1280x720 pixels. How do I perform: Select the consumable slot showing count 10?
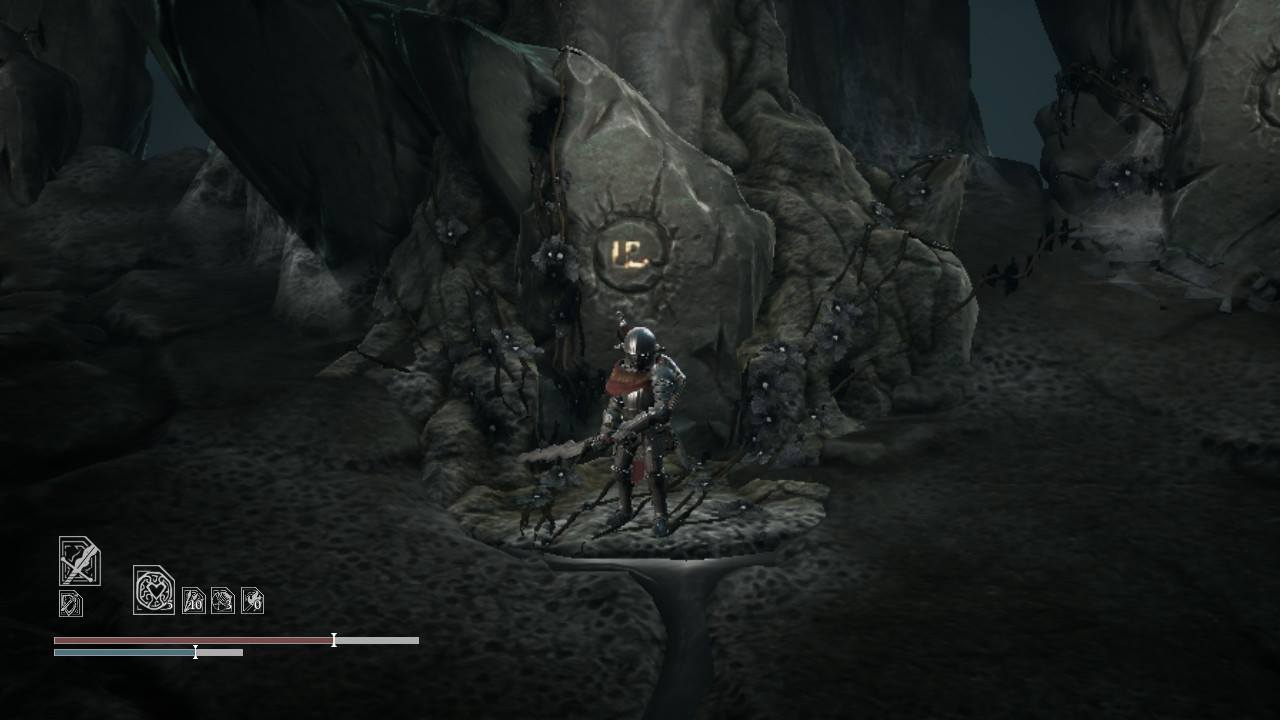193,599
